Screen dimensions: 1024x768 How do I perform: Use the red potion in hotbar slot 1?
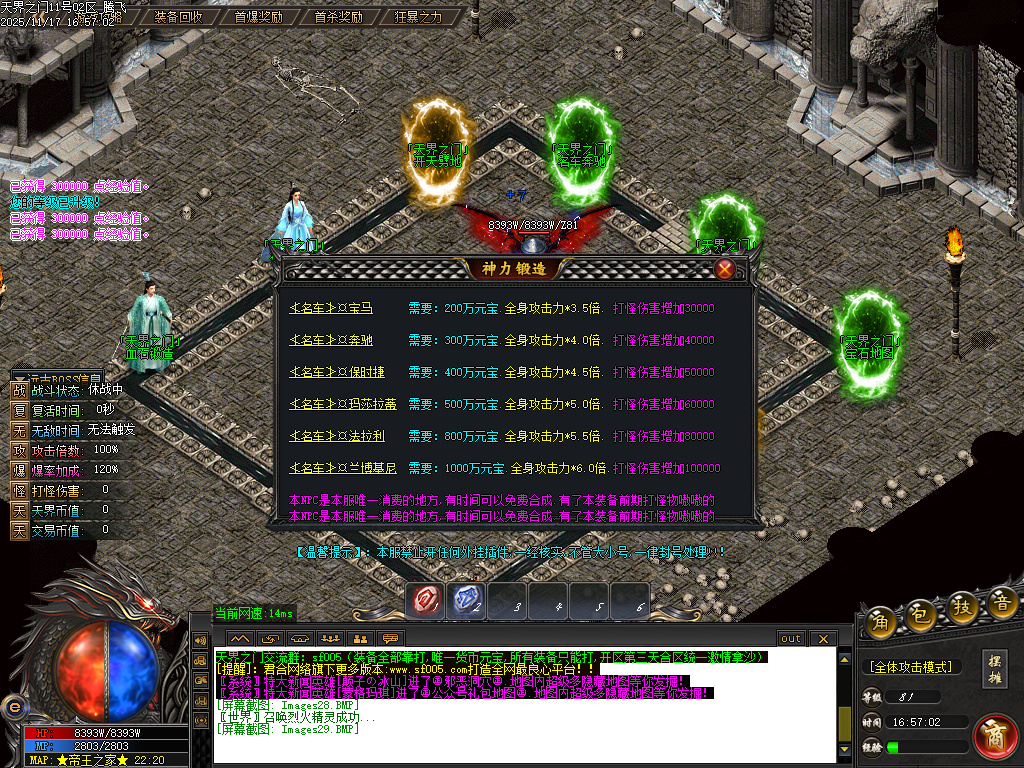426,600
